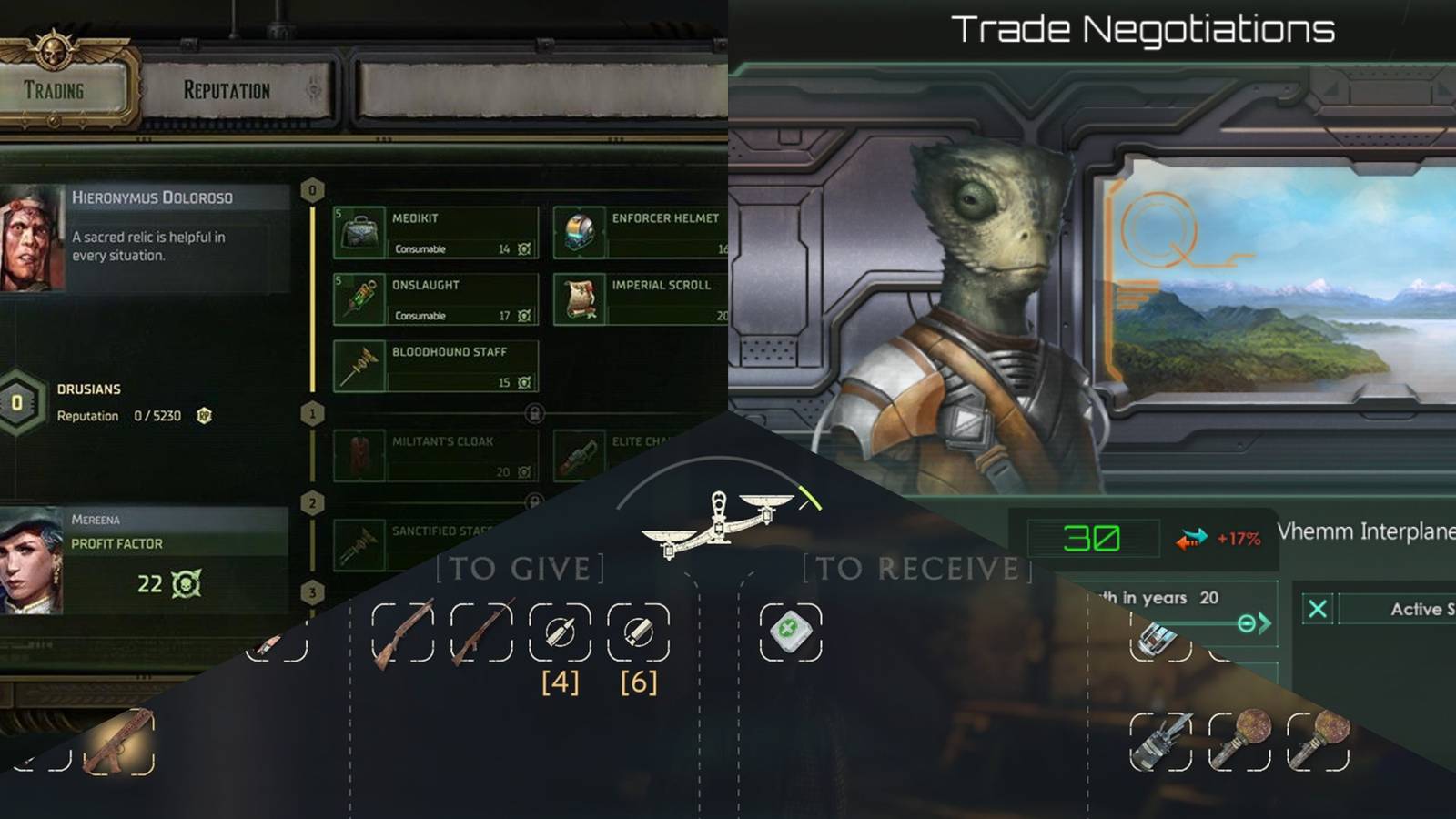
Task: Expand tier 1 using its hexagon marker
Action: pos(312,414)
